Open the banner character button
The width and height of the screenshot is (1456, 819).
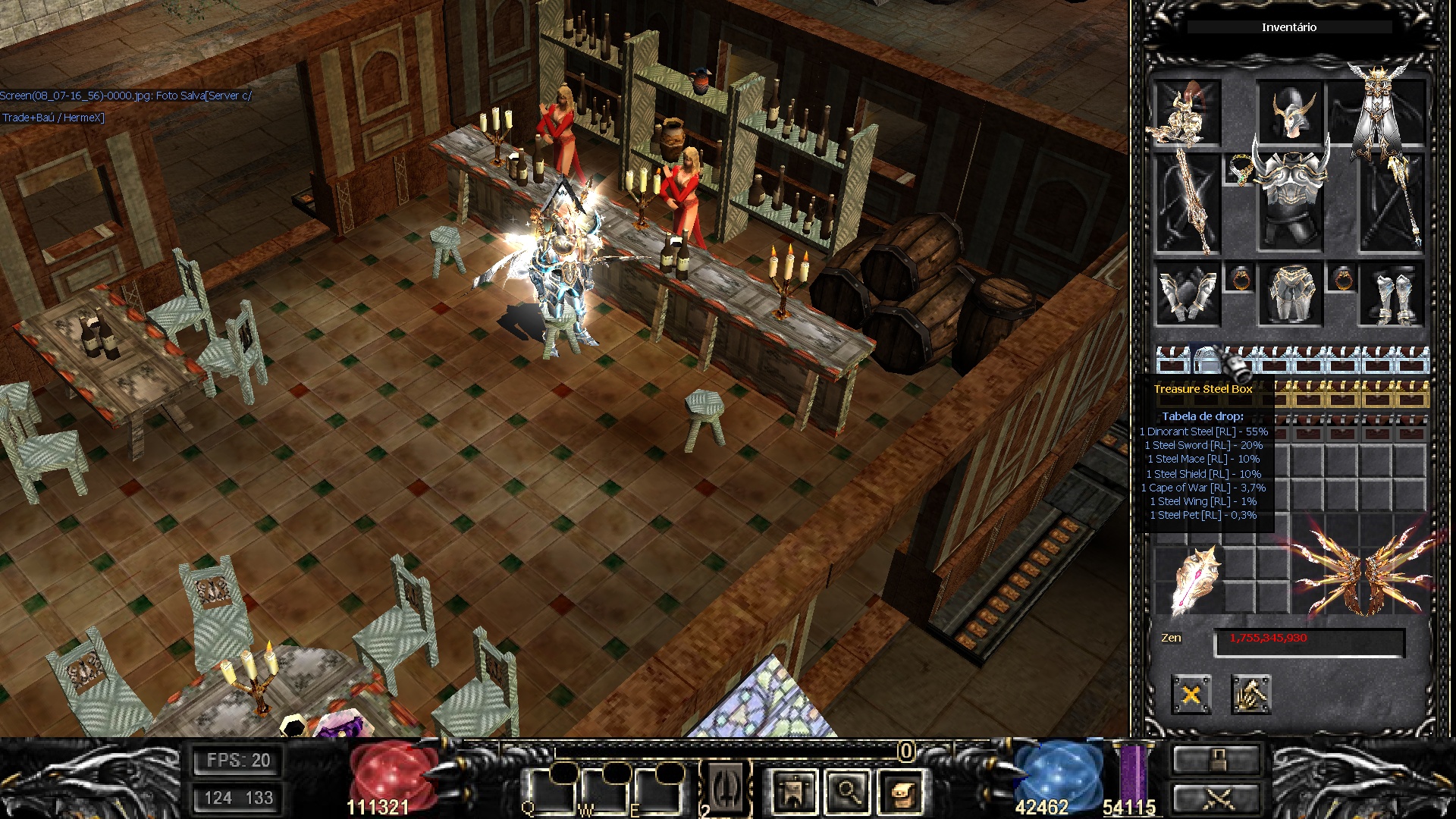point(794,792)
